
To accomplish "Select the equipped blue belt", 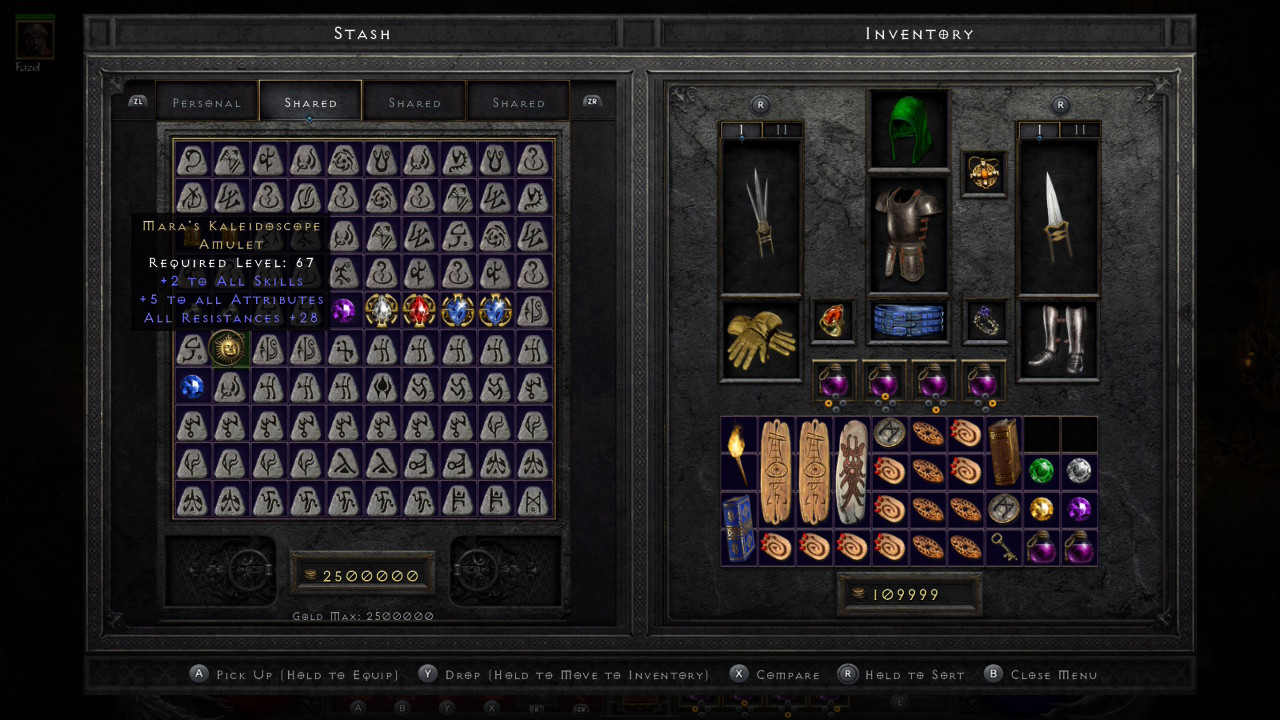I will 908,321.
